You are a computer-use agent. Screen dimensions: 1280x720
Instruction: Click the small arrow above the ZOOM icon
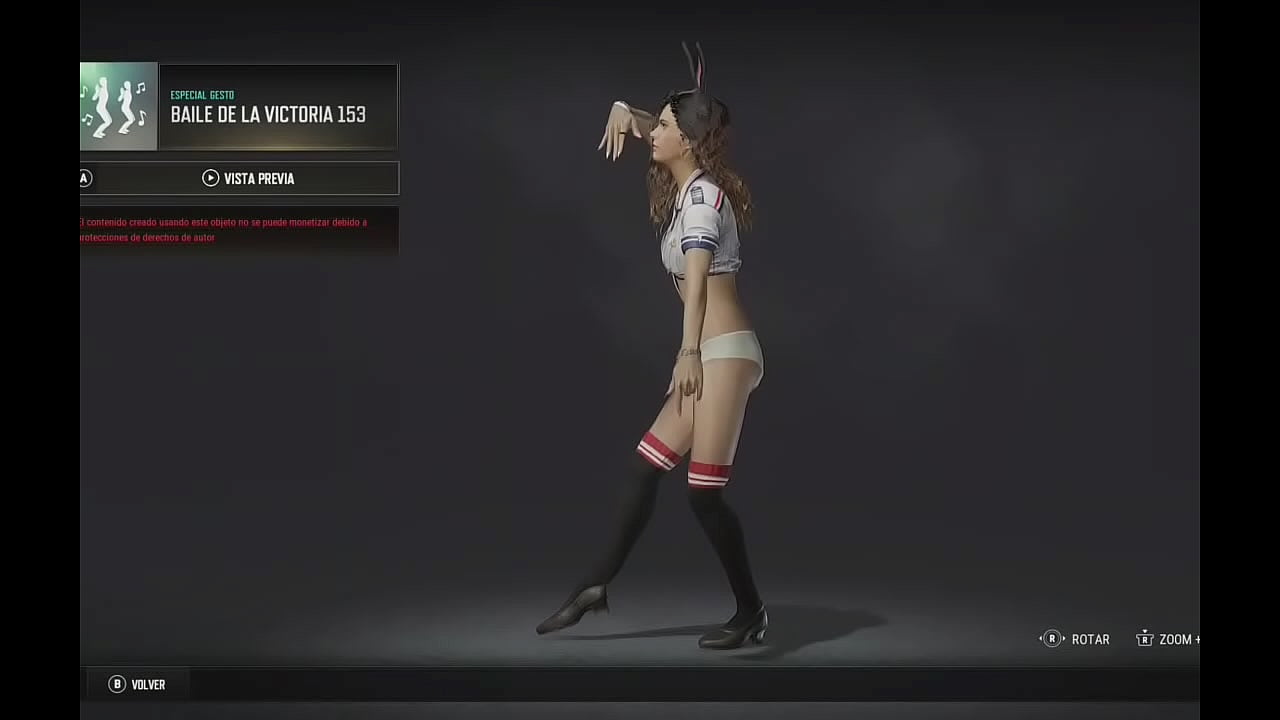pyautogui.click(x=1144, y=630)
